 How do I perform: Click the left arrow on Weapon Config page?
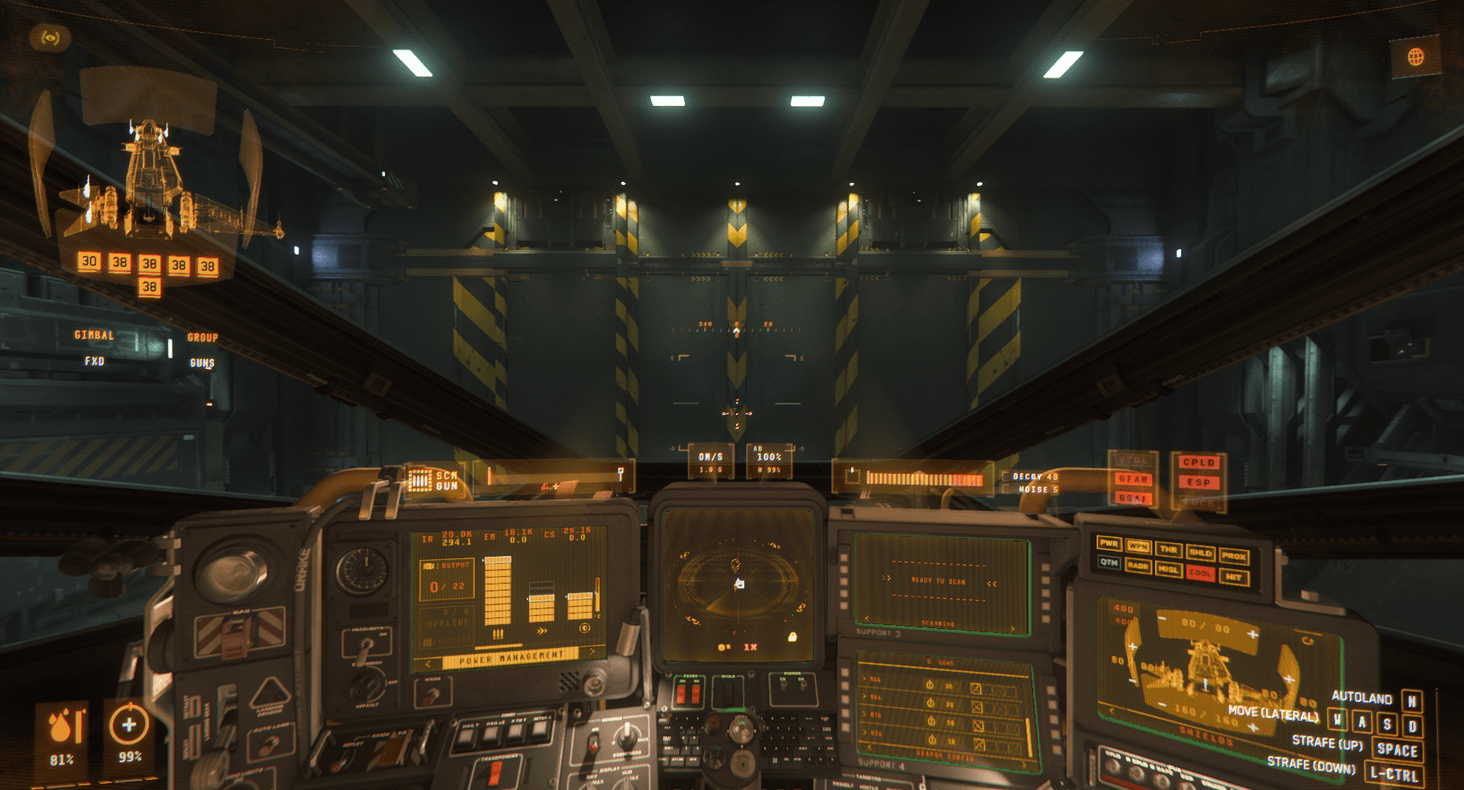point(869,746)
